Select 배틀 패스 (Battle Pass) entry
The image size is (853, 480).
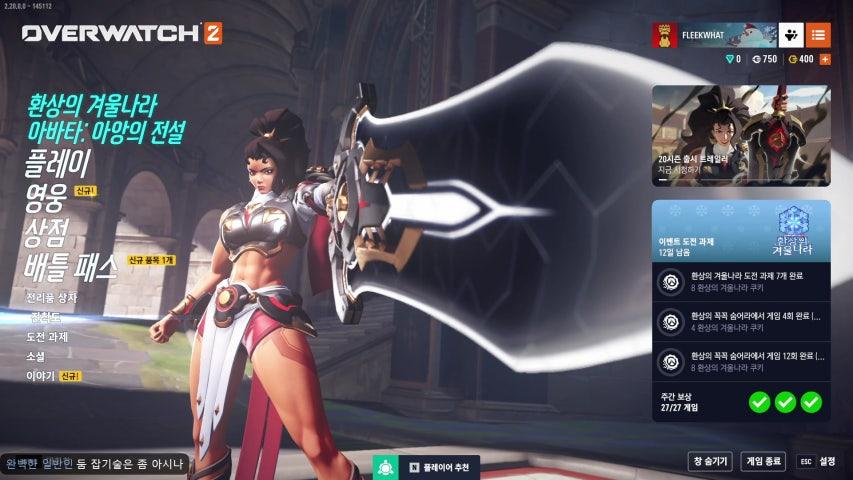70,267
